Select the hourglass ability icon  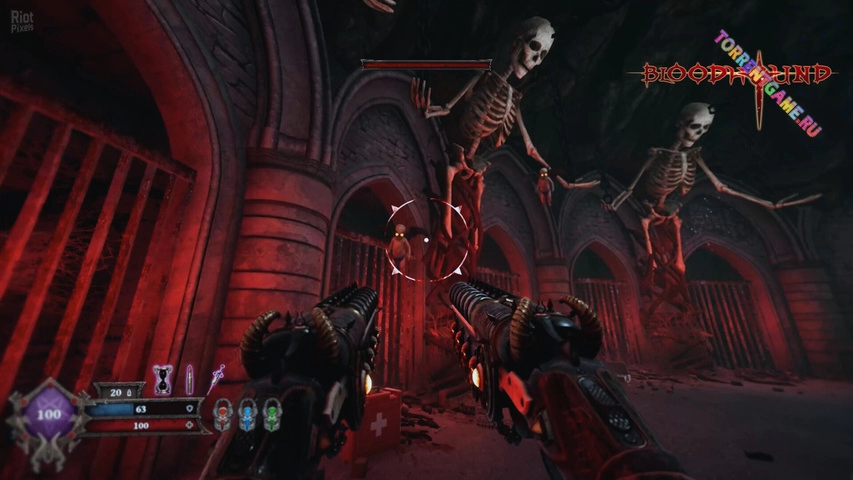coord(161,380)
